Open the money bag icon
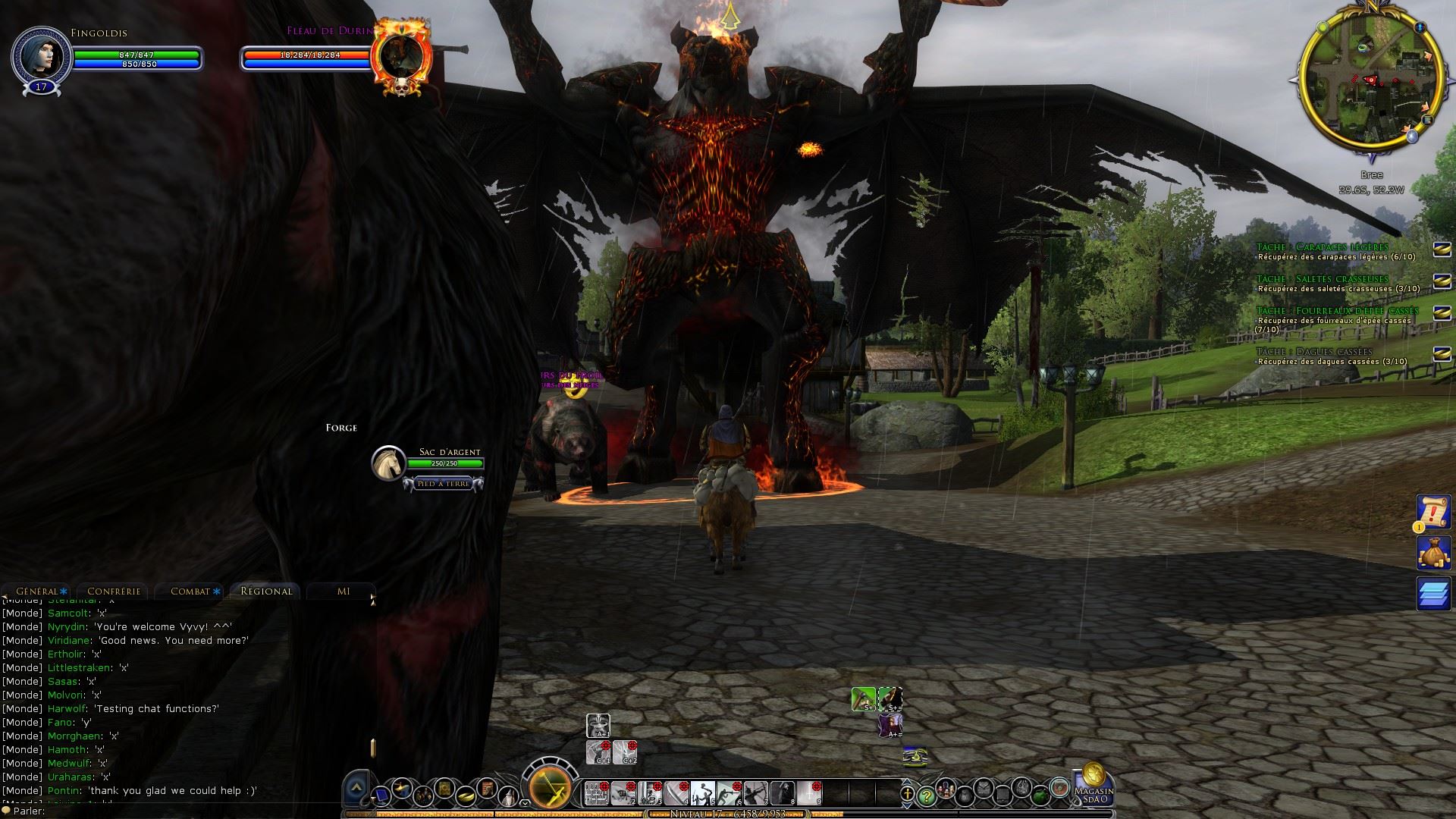Viewport: 1456px width, 819px height. click(1434, 553)
